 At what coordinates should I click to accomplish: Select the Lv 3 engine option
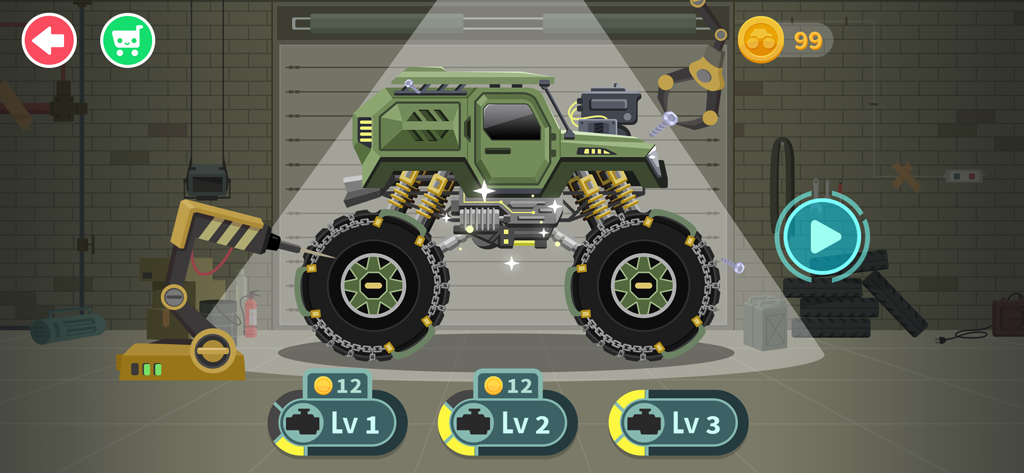click(679, 423)
